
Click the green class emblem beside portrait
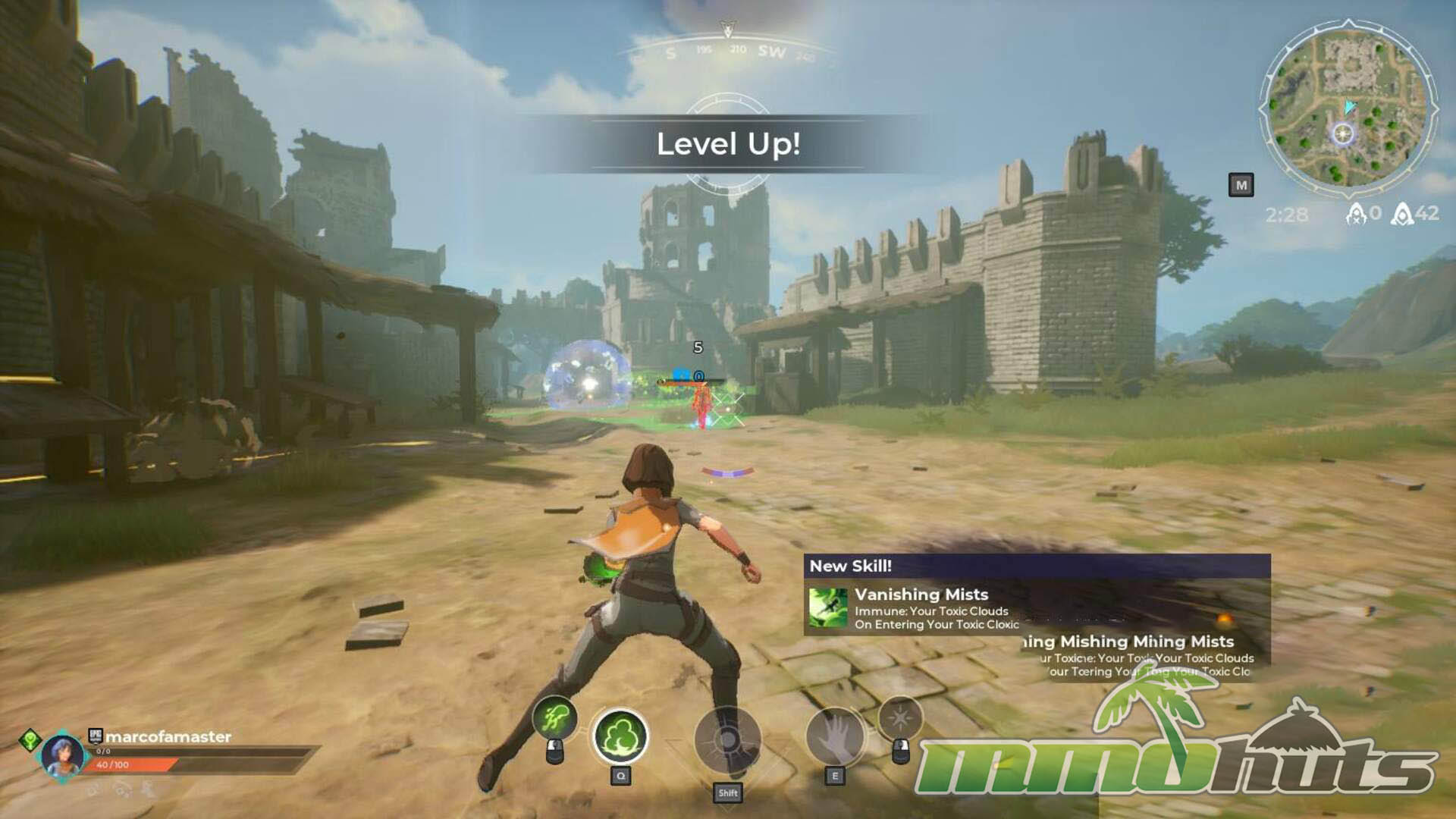(30, 739)
